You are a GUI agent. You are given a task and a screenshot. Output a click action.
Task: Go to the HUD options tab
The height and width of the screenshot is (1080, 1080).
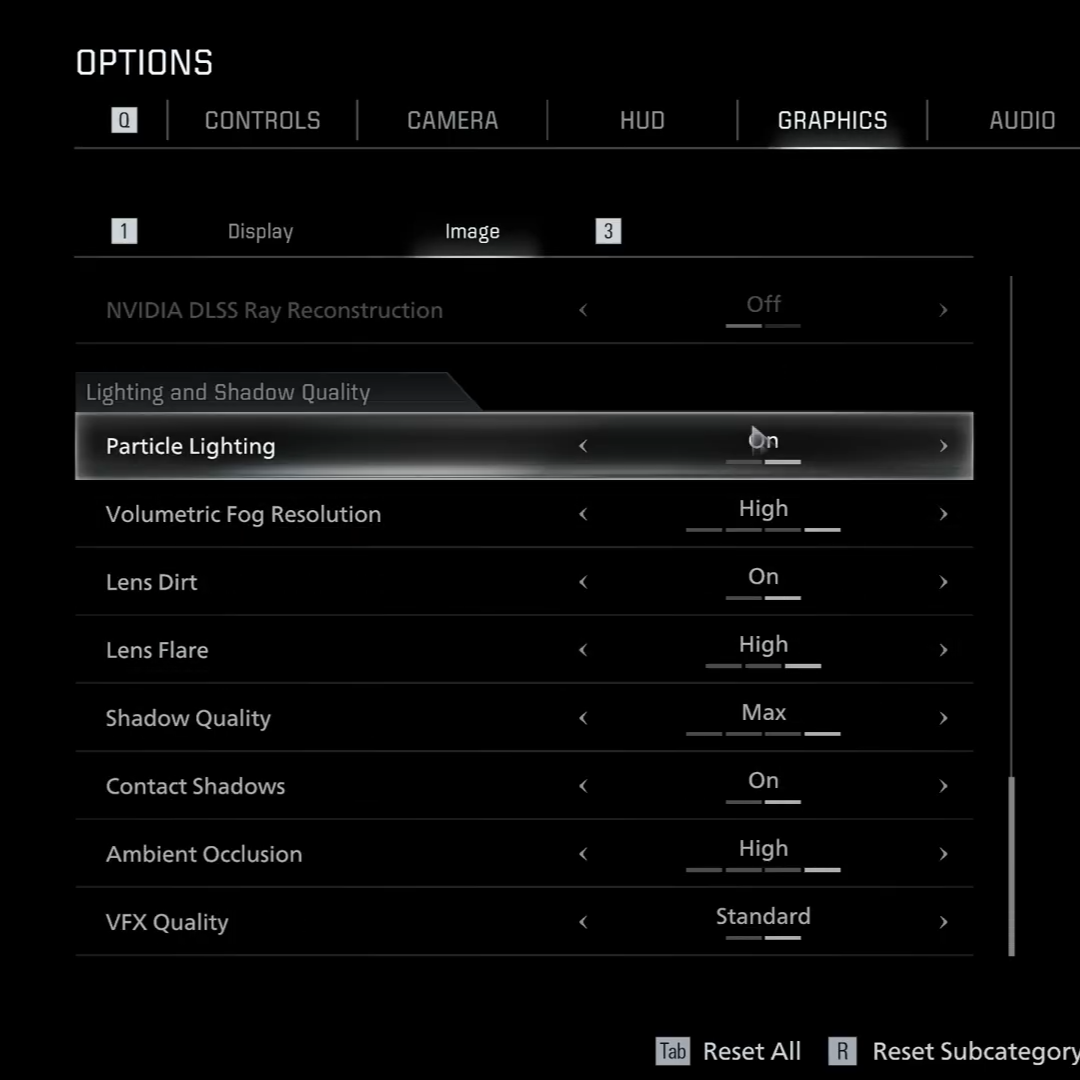642,121
